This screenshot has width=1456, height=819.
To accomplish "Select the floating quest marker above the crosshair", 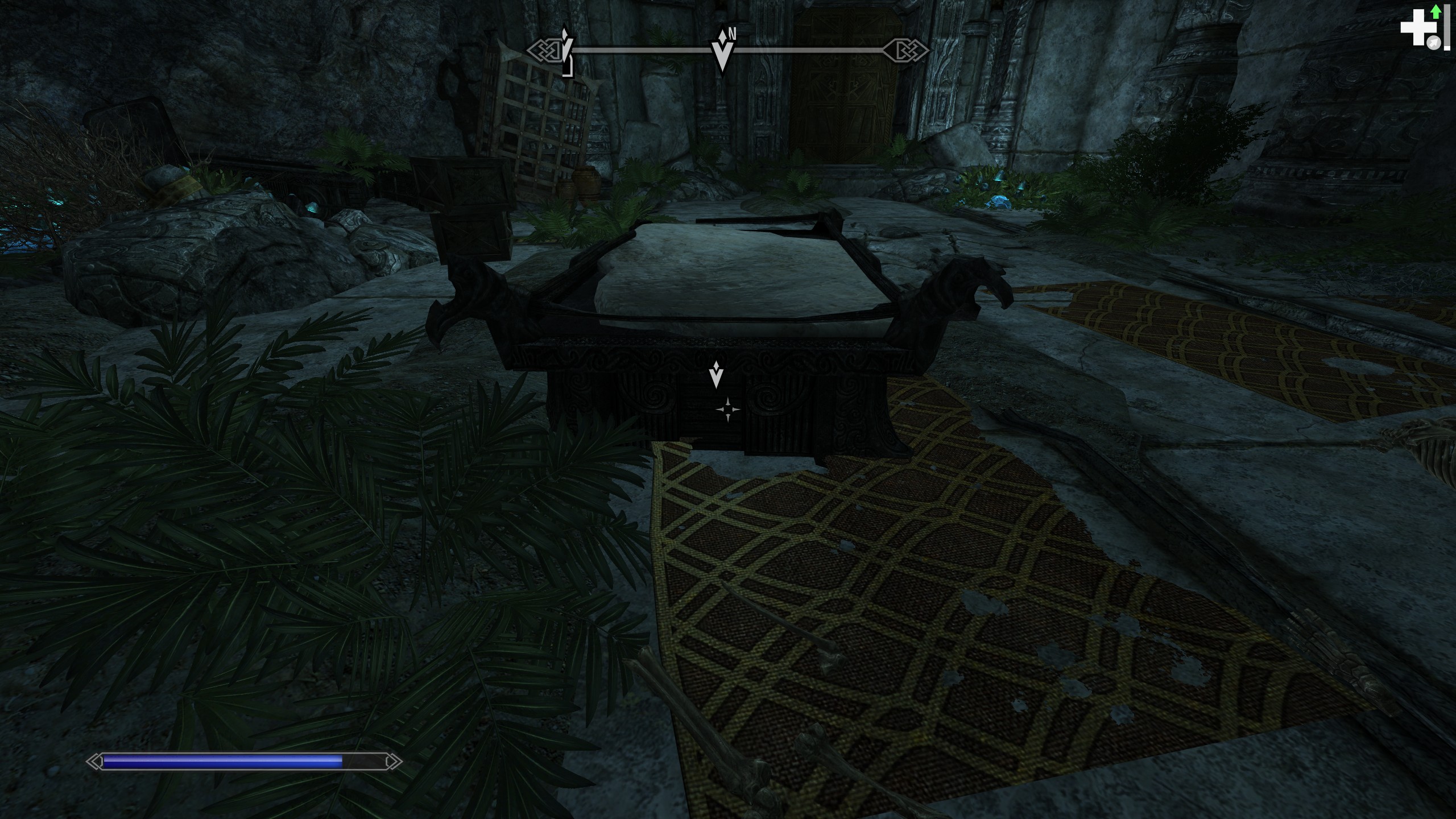I will pos(717,374).
